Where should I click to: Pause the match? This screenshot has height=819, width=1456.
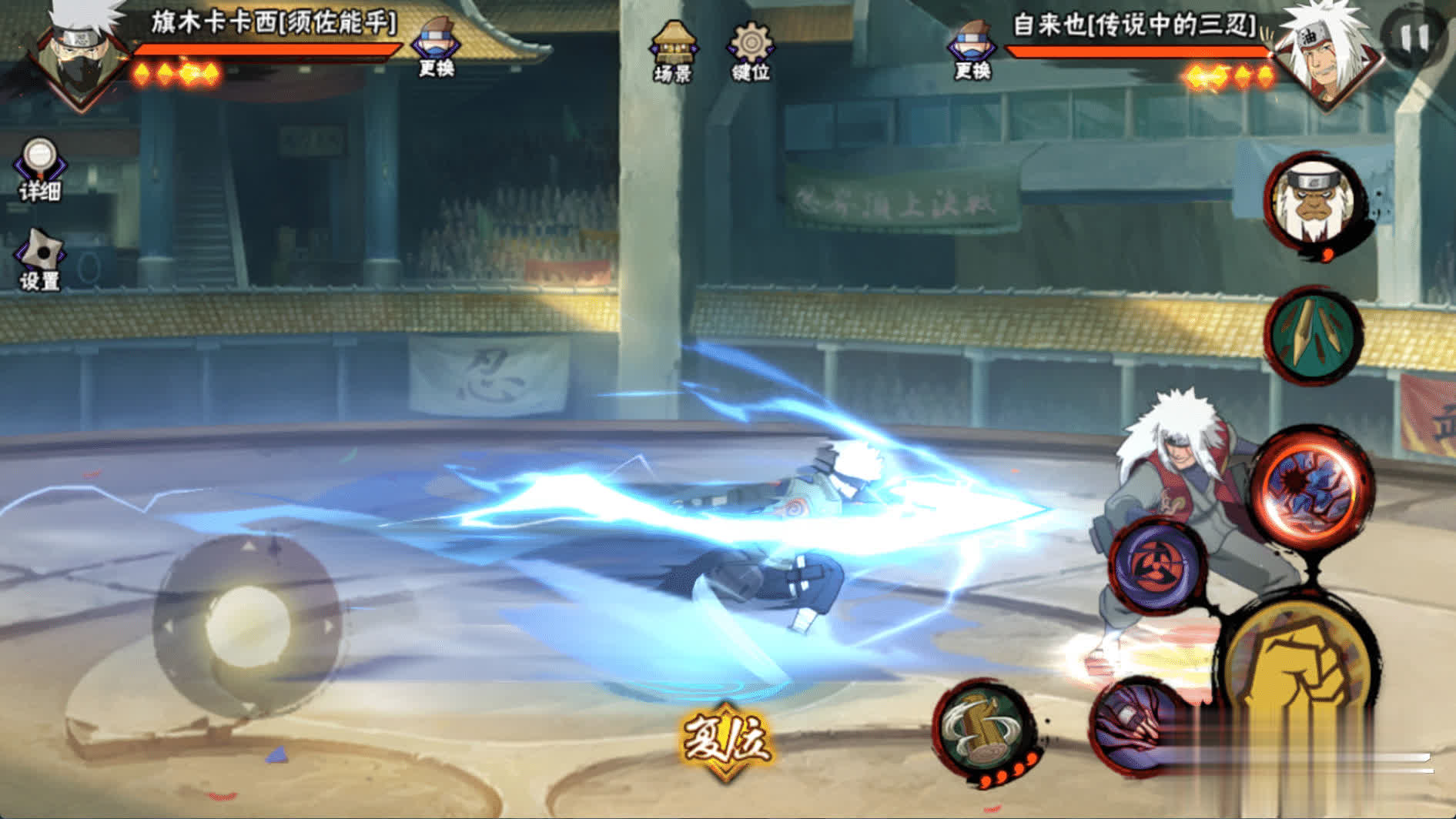point(1414,36)
